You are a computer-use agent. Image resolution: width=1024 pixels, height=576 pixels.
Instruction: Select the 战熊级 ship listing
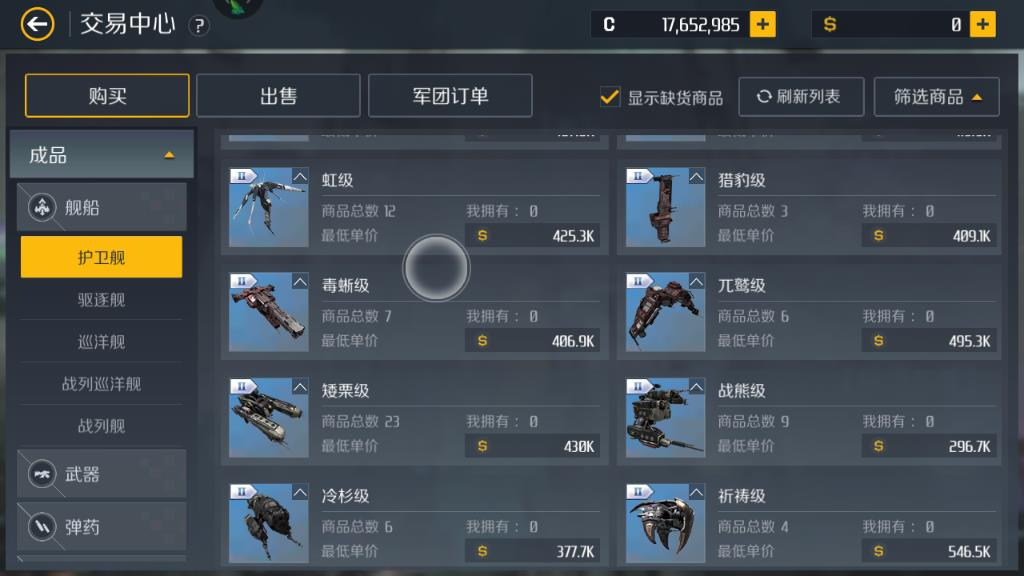click(x=809, y=417)
